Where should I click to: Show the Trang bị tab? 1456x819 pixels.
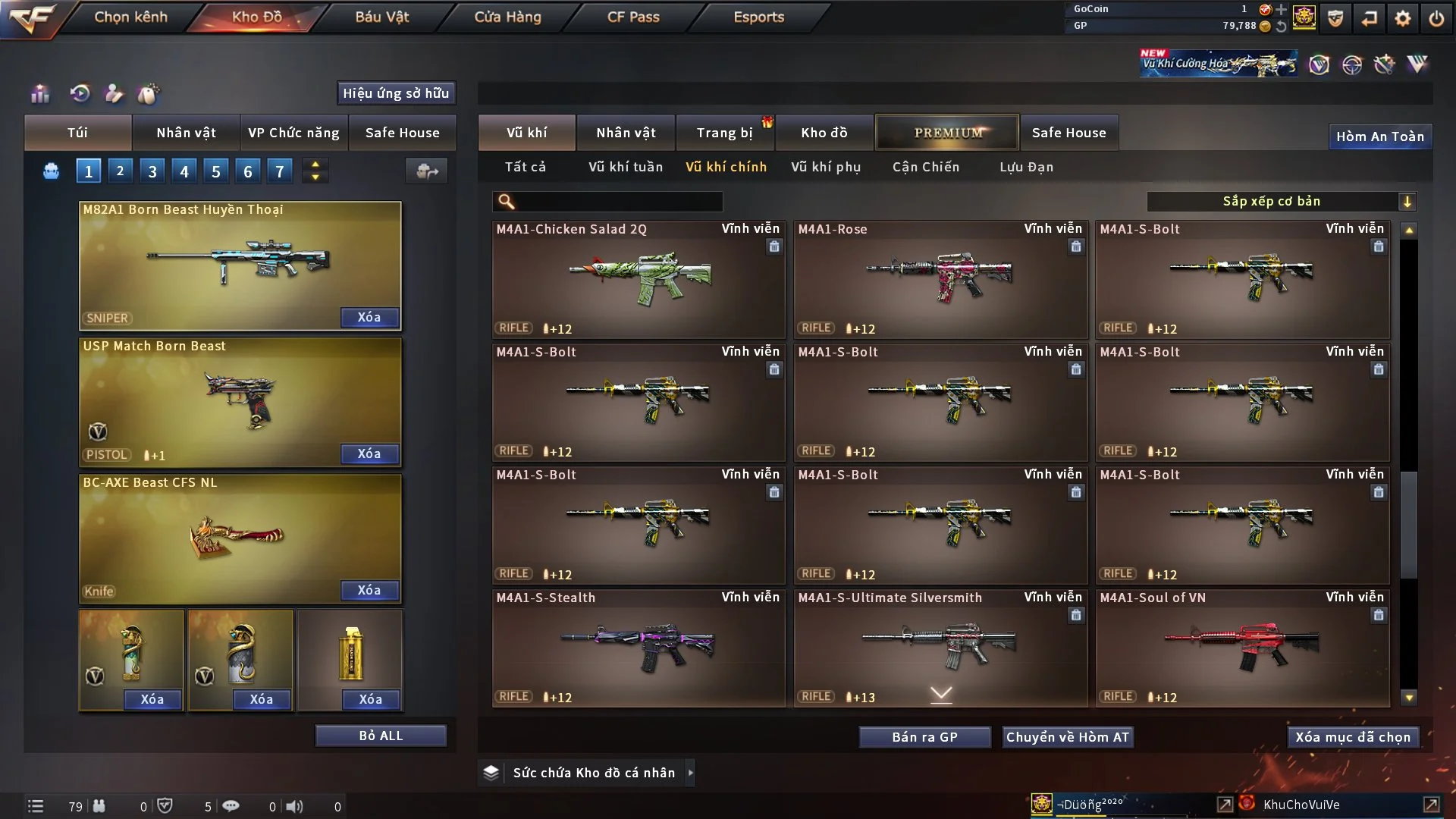[x=724, y=133]
